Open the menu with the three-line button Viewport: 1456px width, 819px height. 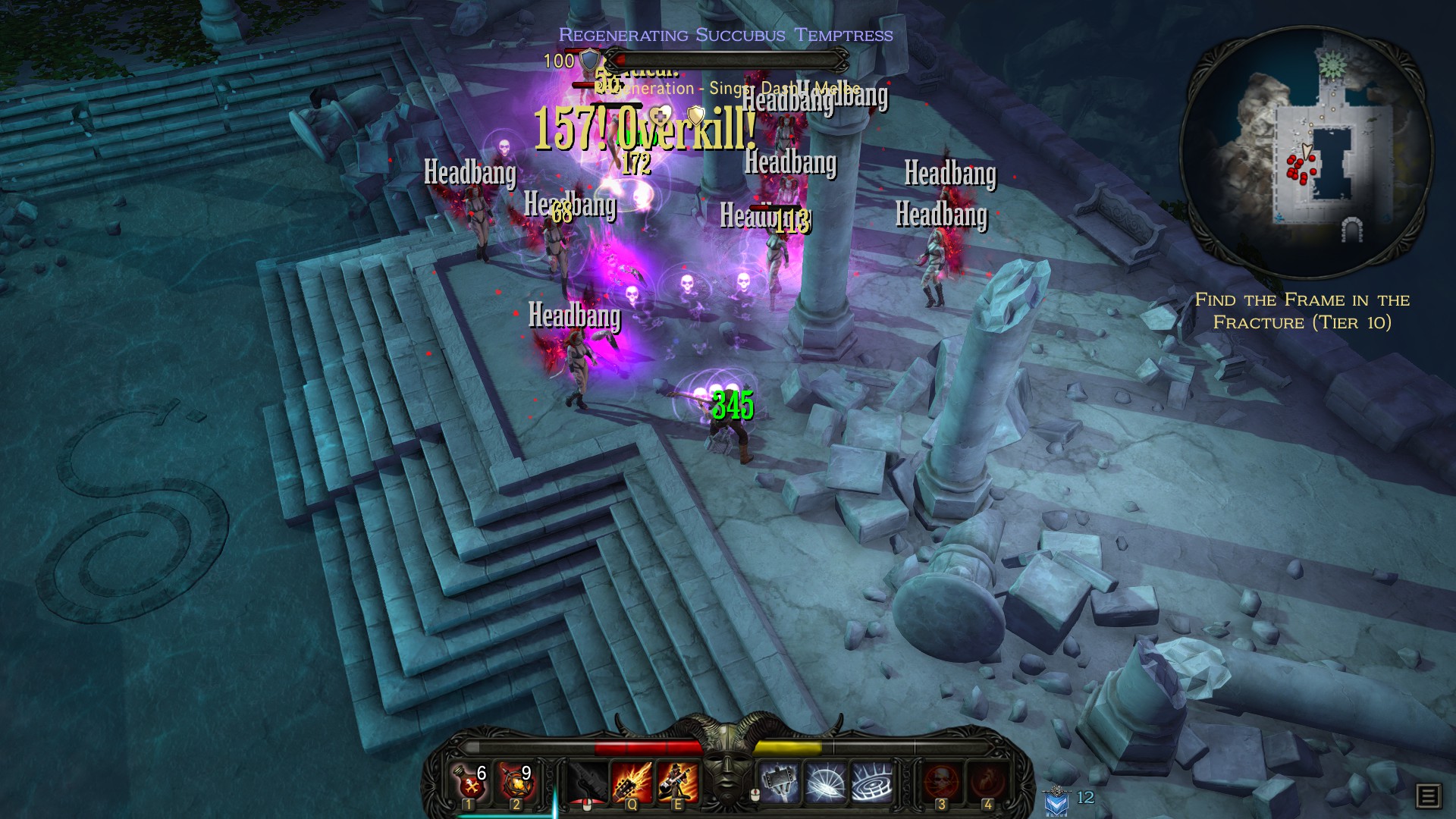pos(1428,795)
